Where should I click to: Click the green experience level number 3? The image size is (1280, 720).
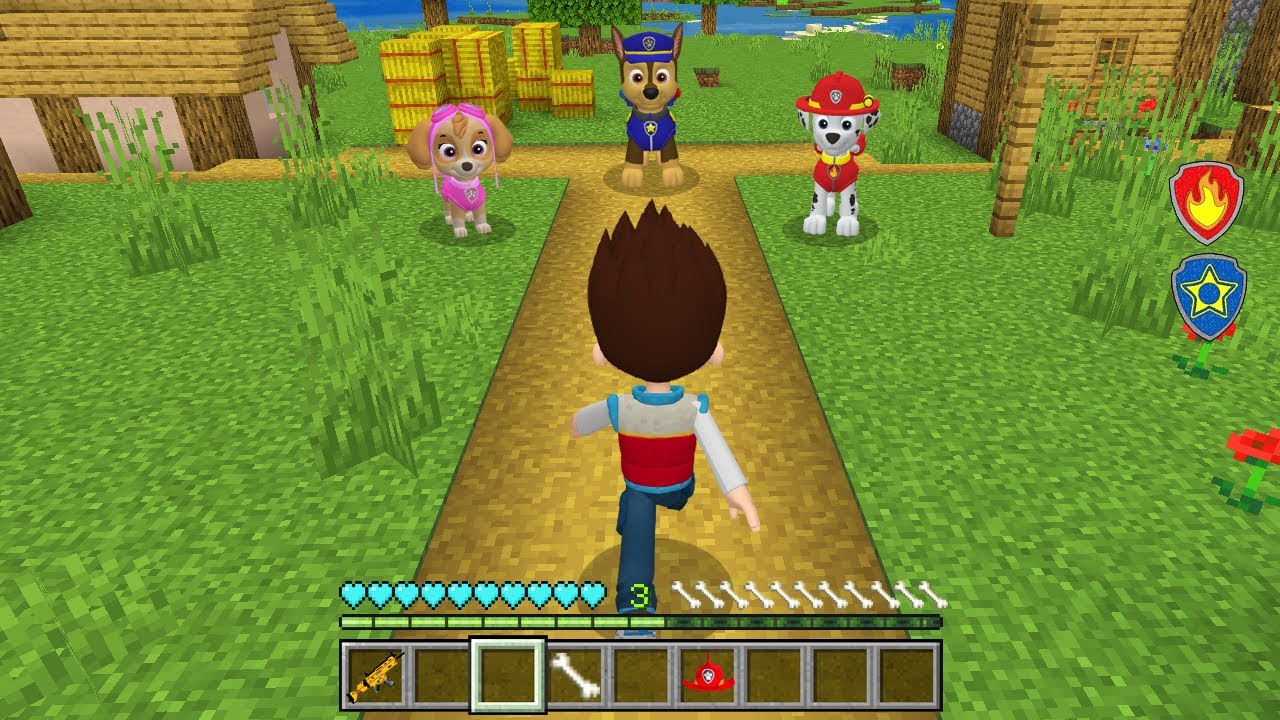(x=641, y=593)
